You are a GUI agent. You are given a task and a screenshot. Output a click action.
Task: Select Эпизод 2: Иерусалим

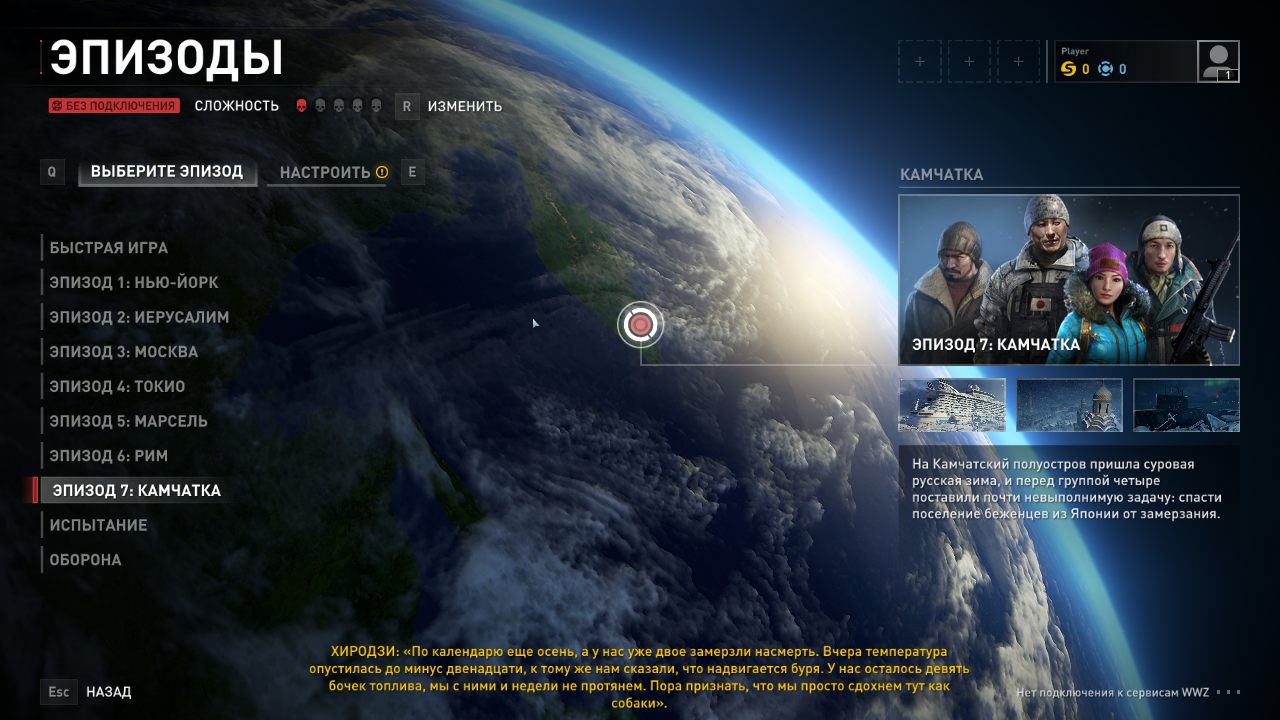pyautogui.click(x=139, y=317)
